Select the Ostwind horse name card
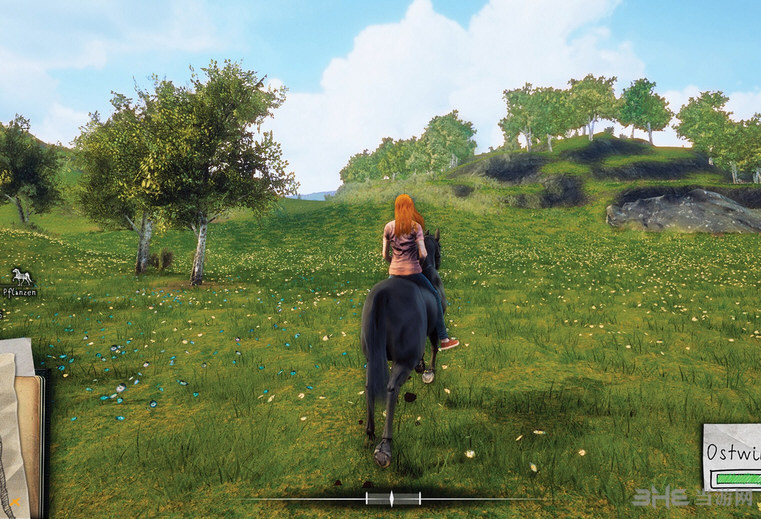 [733, 455]
